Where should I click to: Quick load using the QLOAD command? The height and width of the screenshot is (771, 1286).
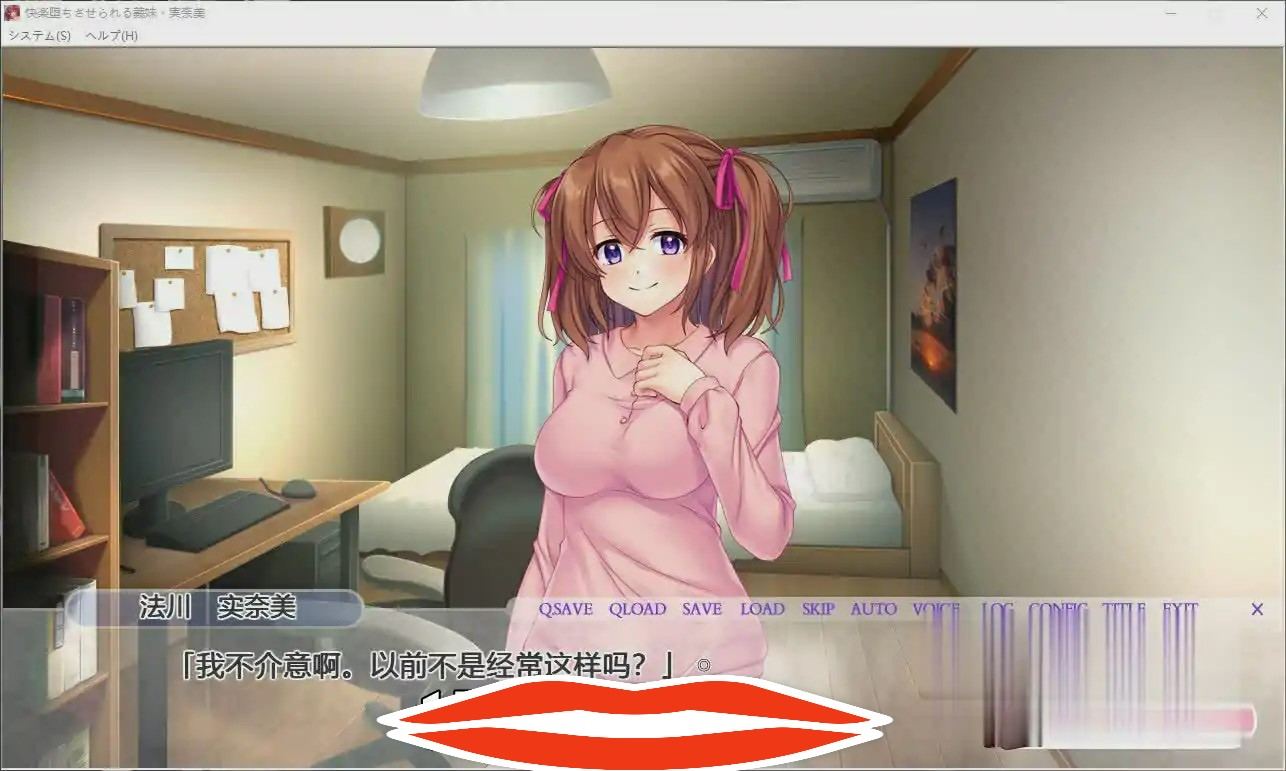click(639, 609)
